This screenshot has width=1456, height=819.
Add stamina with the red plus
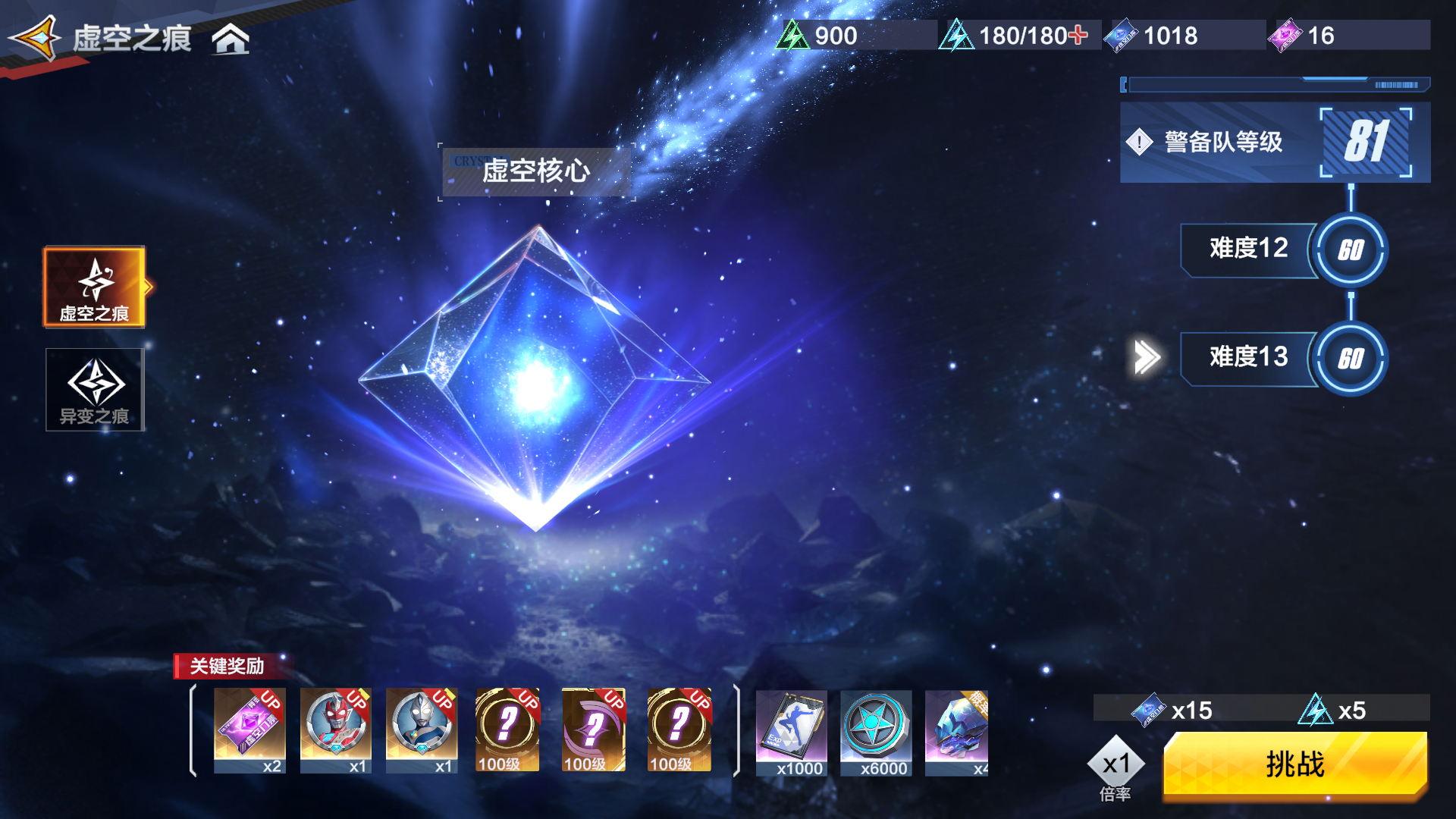[1078, 35]
